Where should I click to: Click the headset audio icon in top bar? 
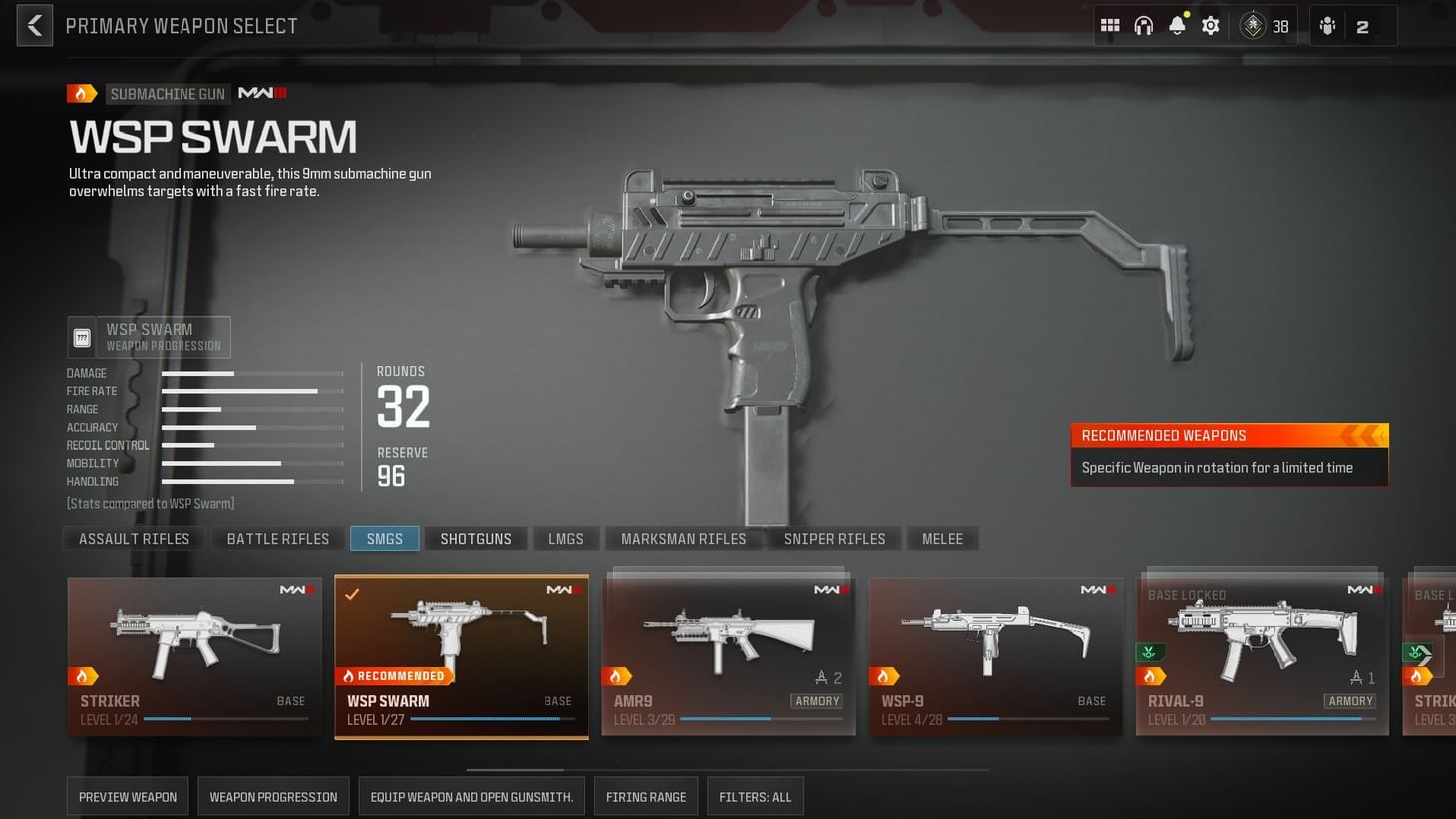1143,25
